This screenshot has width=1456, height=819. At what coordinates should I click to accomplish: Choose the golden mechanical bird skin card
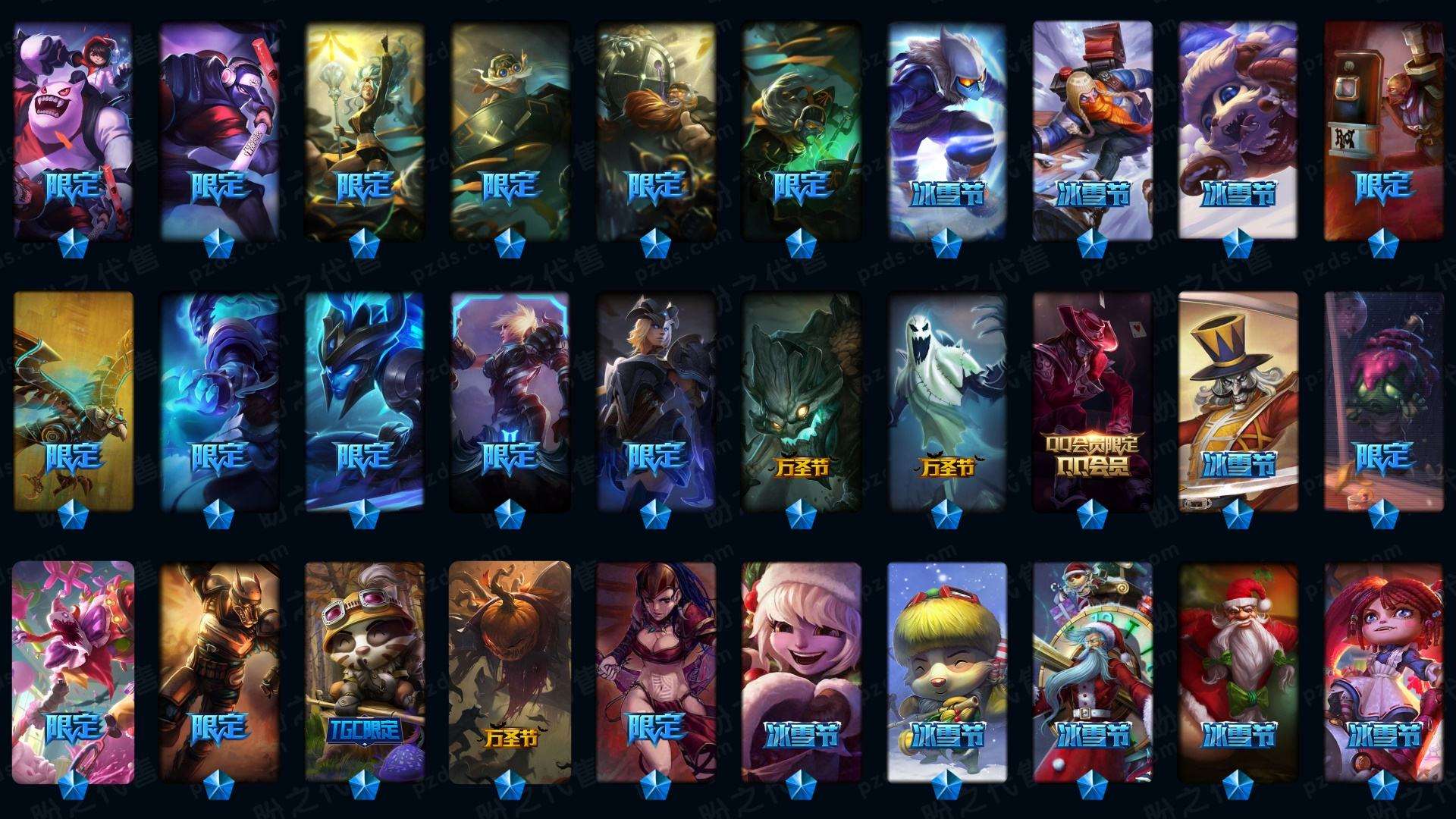[73, 400]
